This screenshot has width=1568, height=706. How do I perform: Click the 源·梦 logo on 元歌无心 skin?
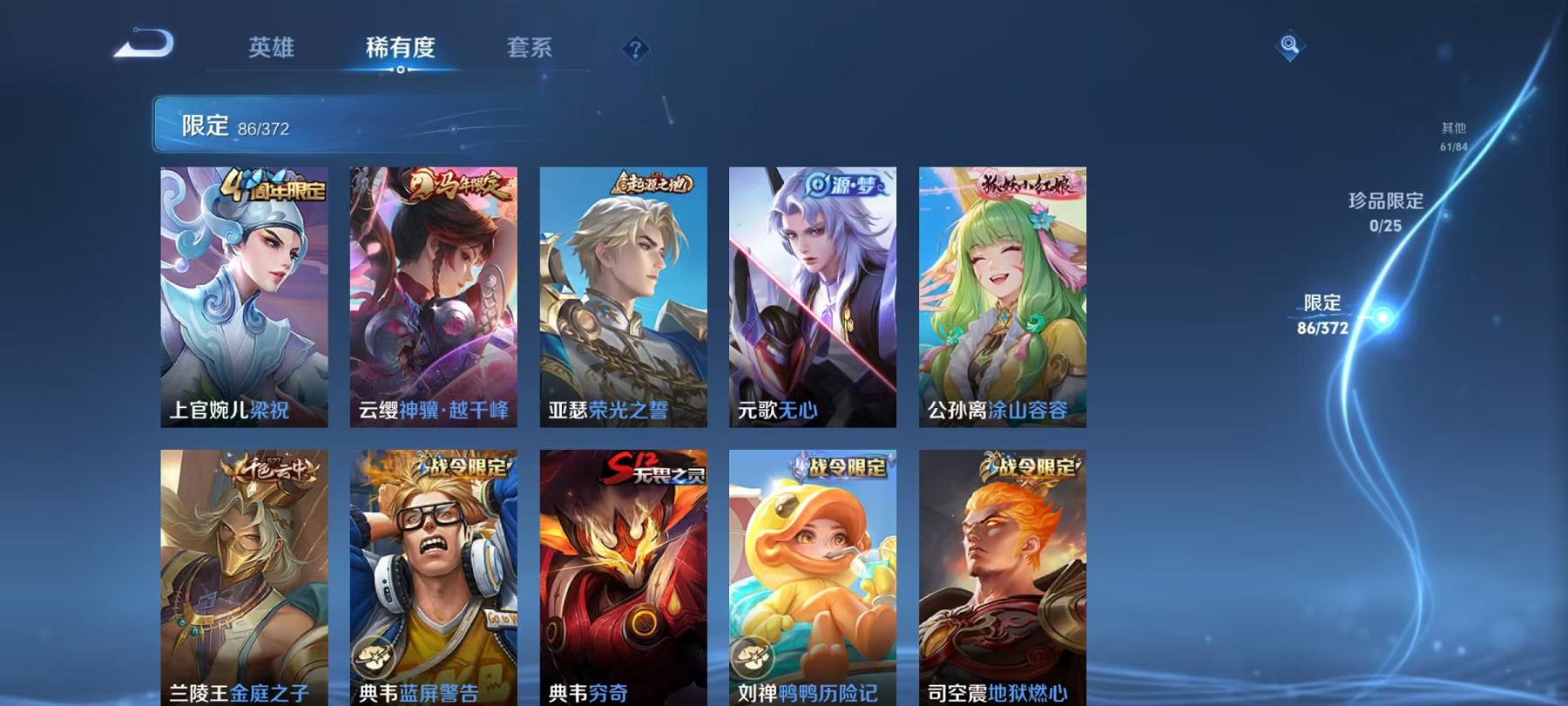[x=843, y=183]
